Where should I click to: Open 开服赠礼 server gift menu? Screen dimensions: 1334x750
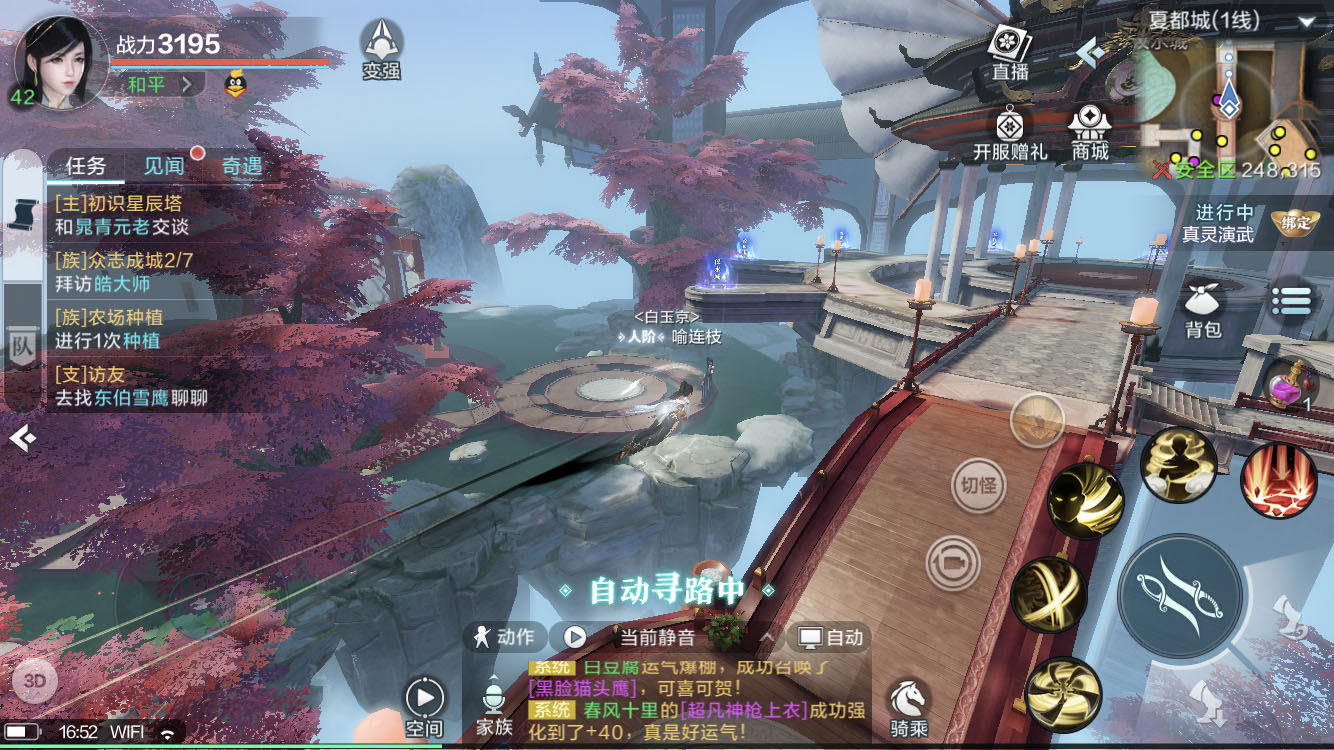coord(1010,134)
